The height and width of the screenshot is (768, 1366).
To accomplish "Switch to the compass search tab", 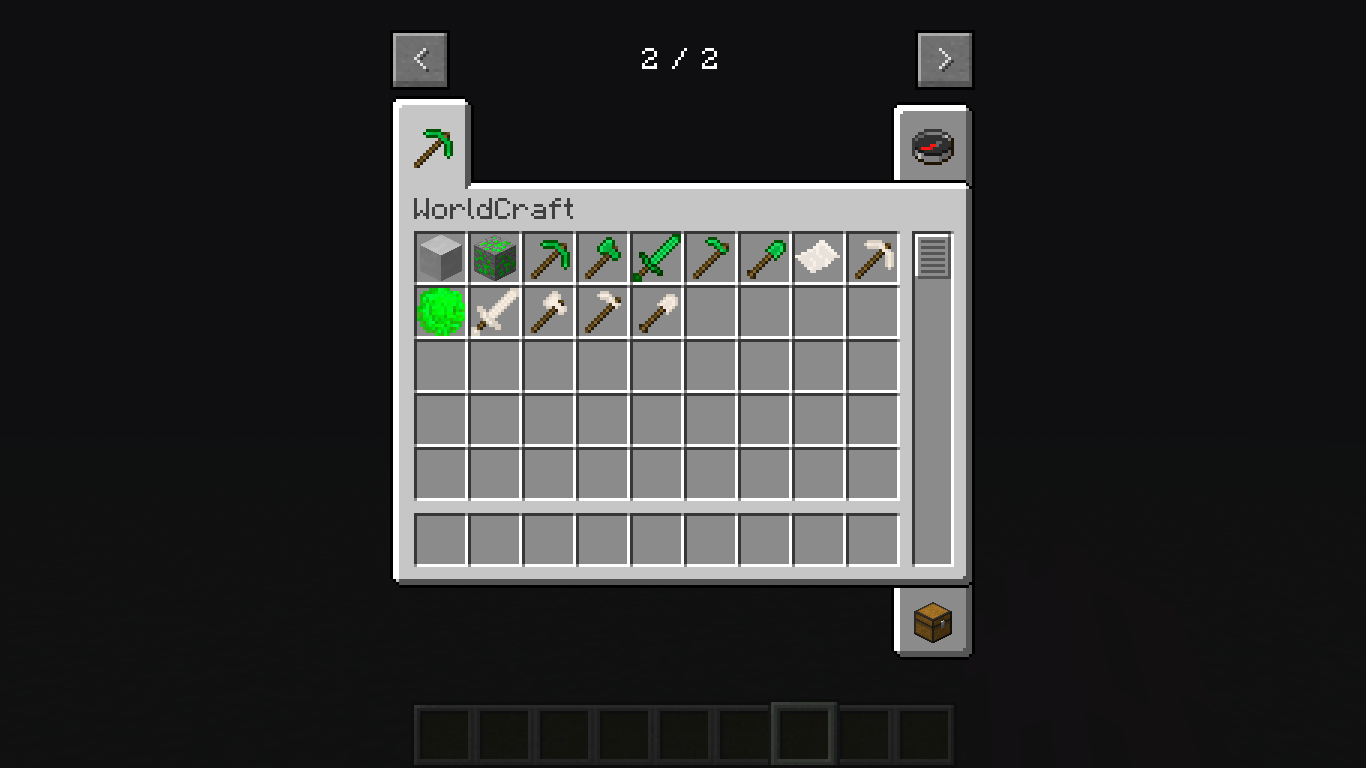I will [x=932, y=145].
